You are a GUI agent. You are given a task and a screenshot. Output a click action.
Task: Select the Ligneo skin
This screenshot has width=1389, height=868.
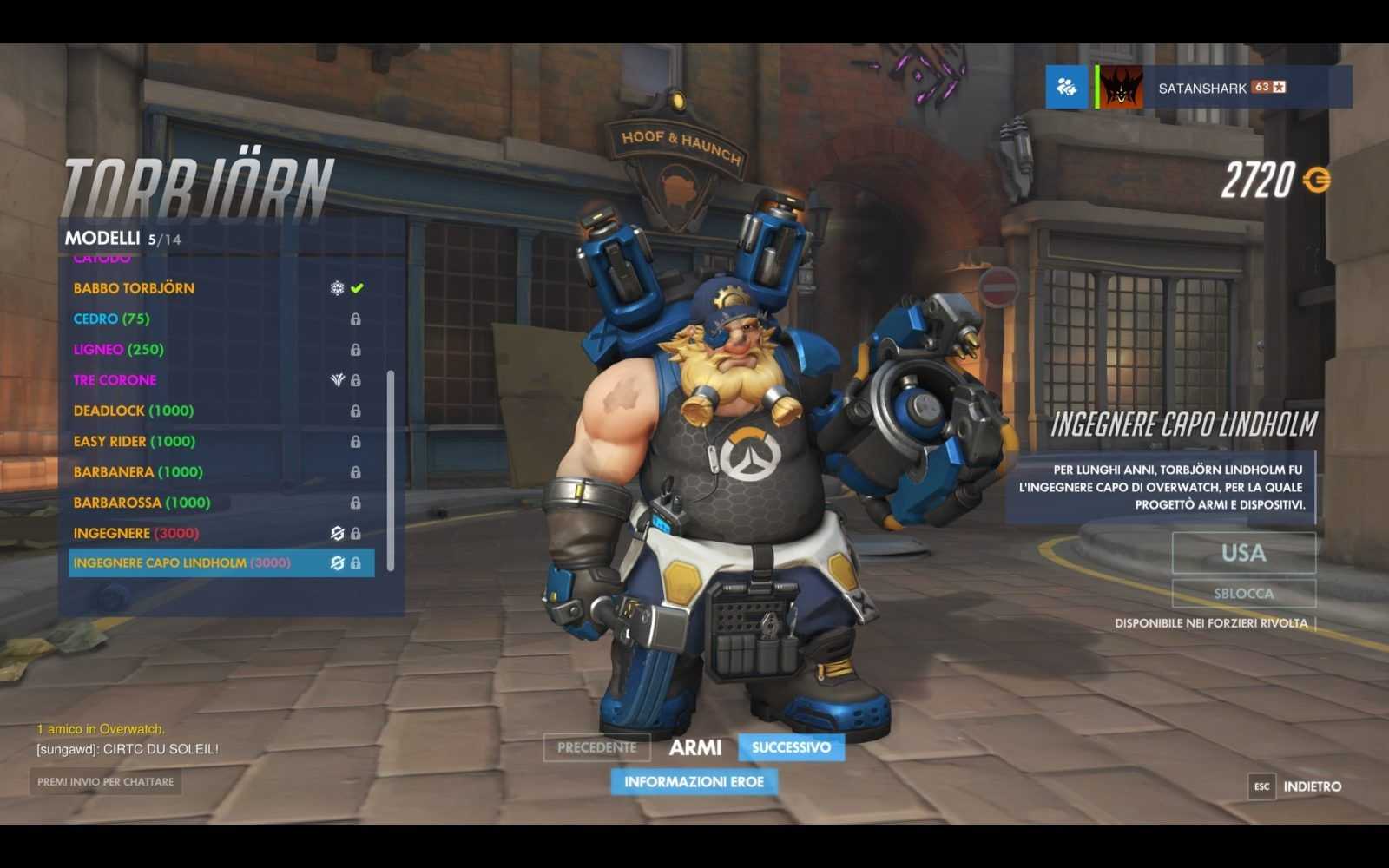(118, 350)
